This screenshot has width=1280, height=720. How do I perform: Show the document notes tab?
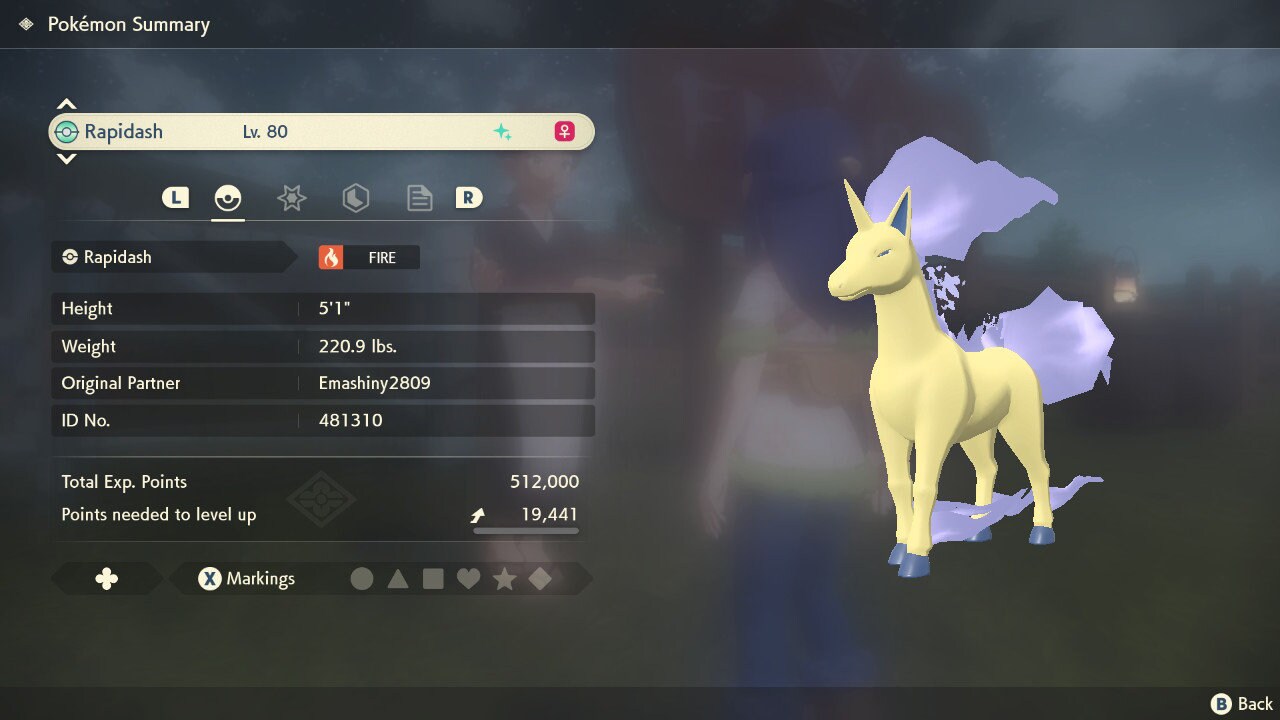(419, 198)
